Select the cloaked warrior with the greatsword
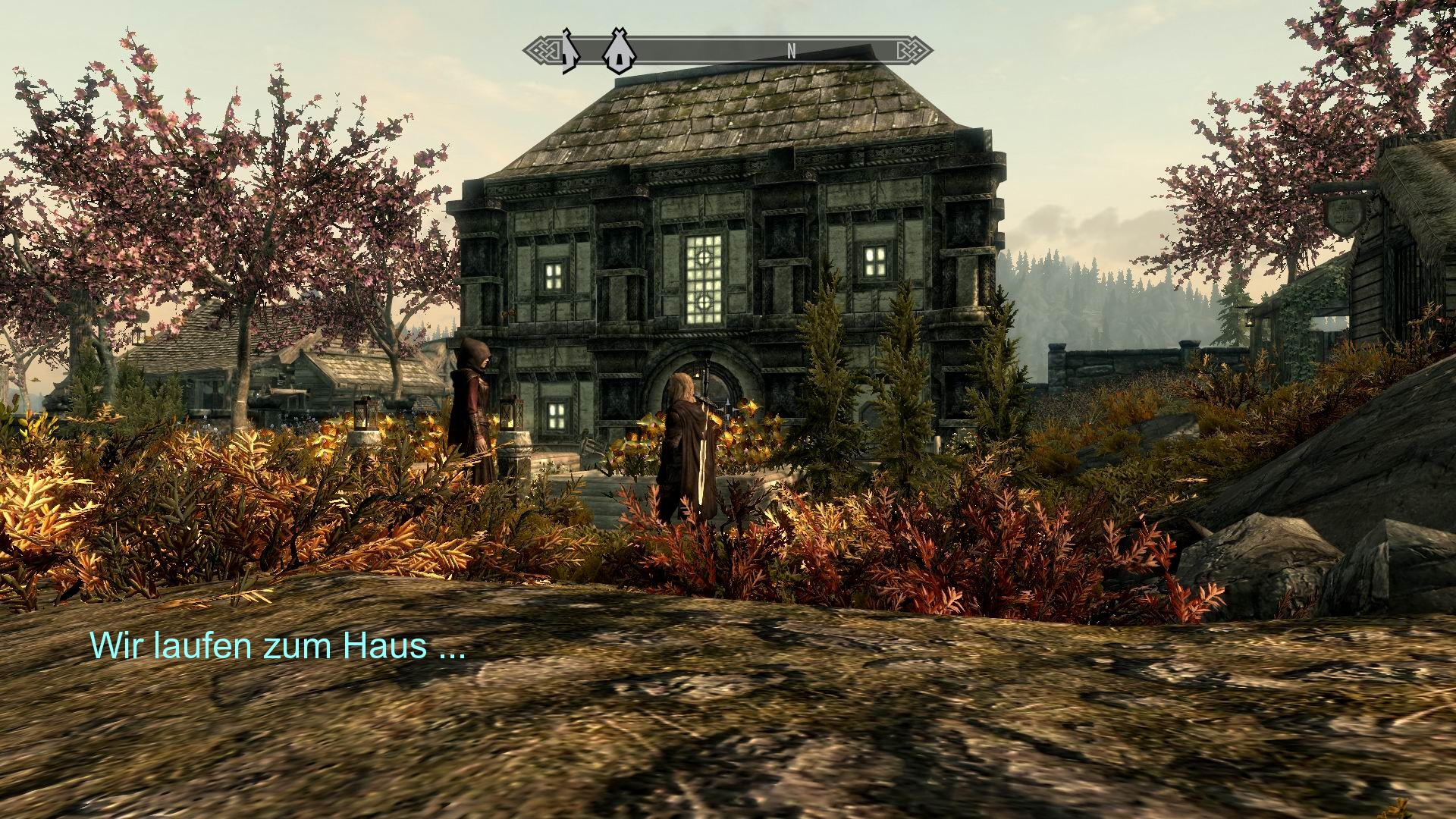 pos(686,440)
